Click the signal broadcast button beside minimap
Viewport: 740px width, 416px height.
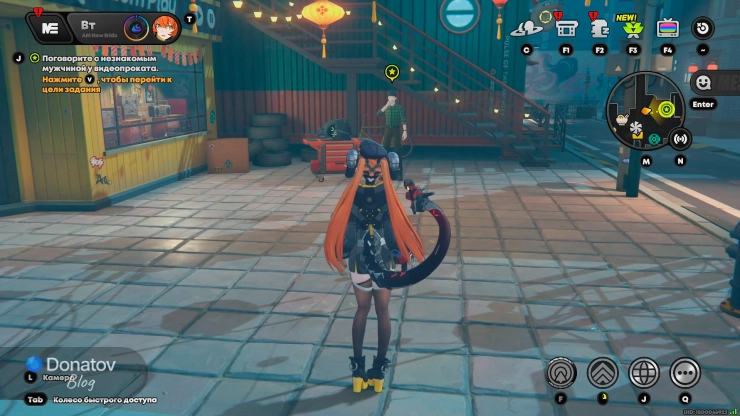point(681,139)
